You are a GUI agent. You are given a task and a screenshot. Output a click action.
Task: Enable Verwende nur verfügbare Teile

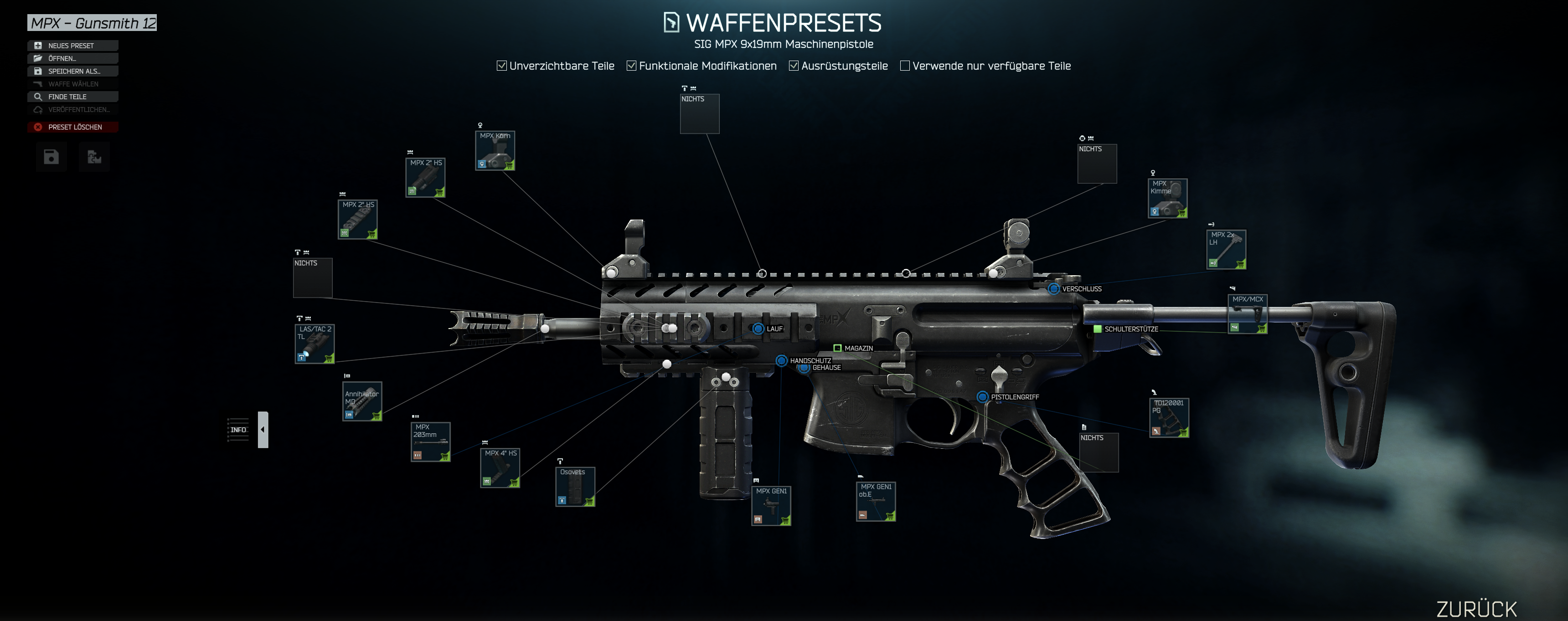point(904,66)
